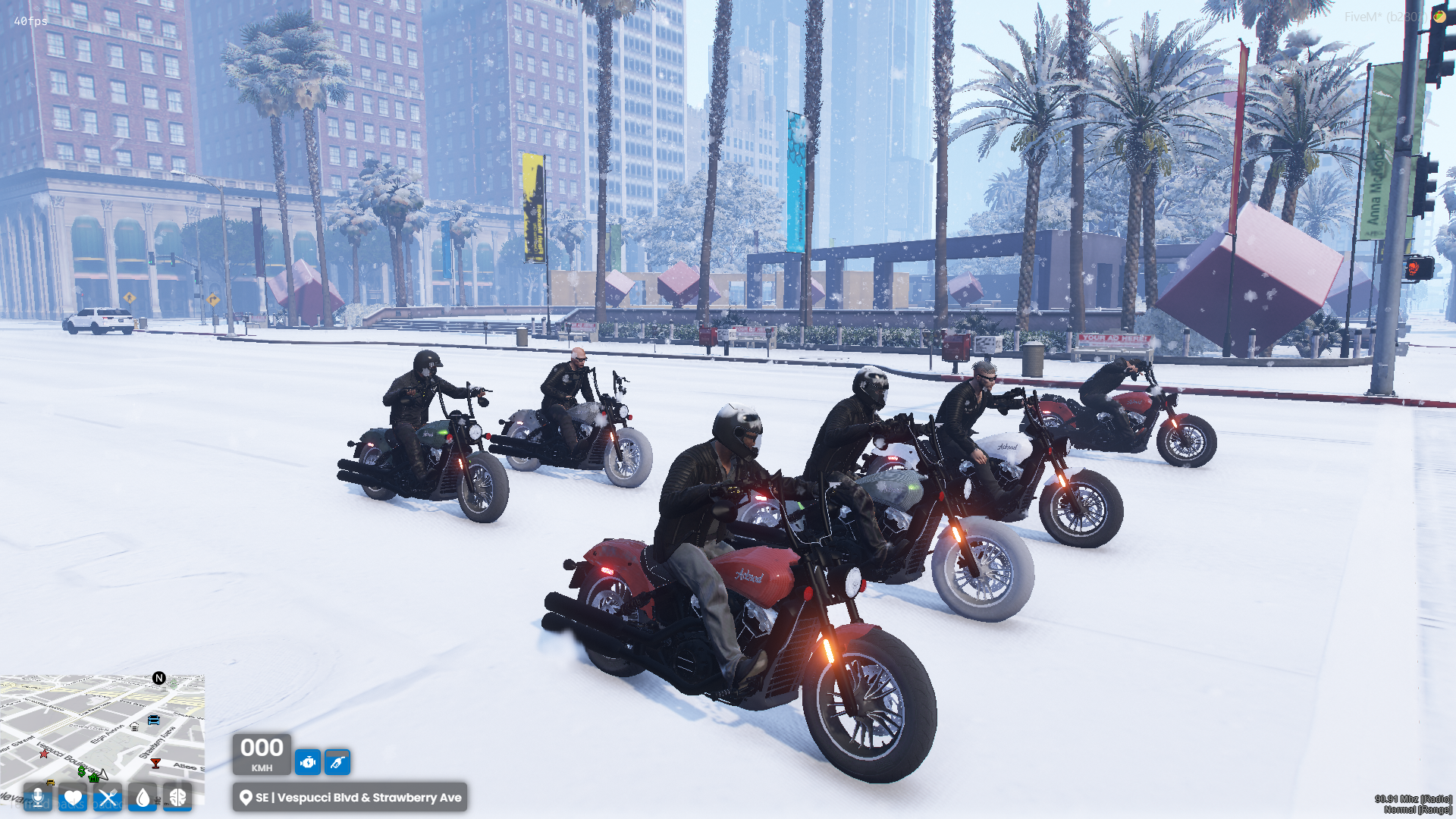The image size is (1456, 819).
Task: Click the 000 KMH speedometer display
Action: point(262,755)
